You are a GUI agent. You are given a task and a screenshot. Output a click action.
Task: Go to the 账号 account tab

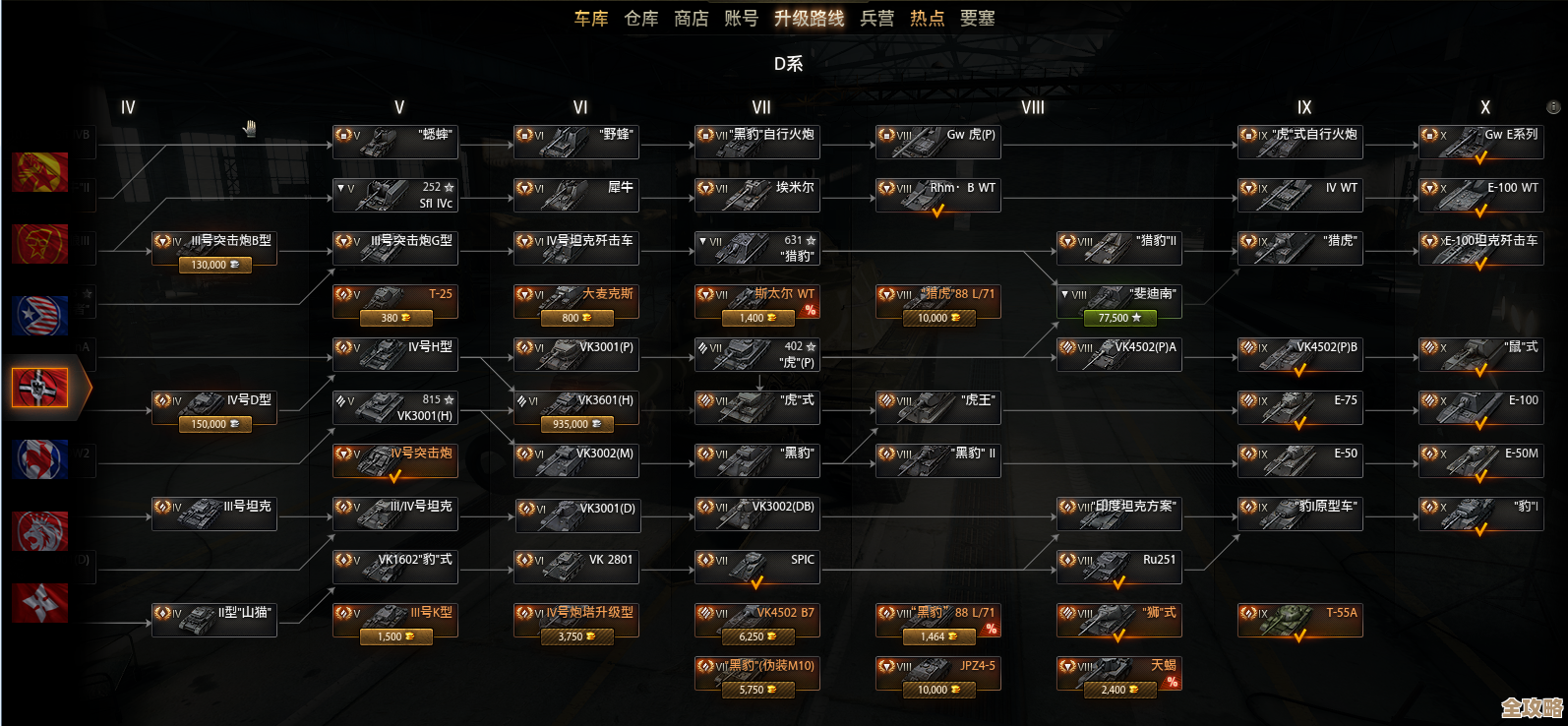point(741,19)
